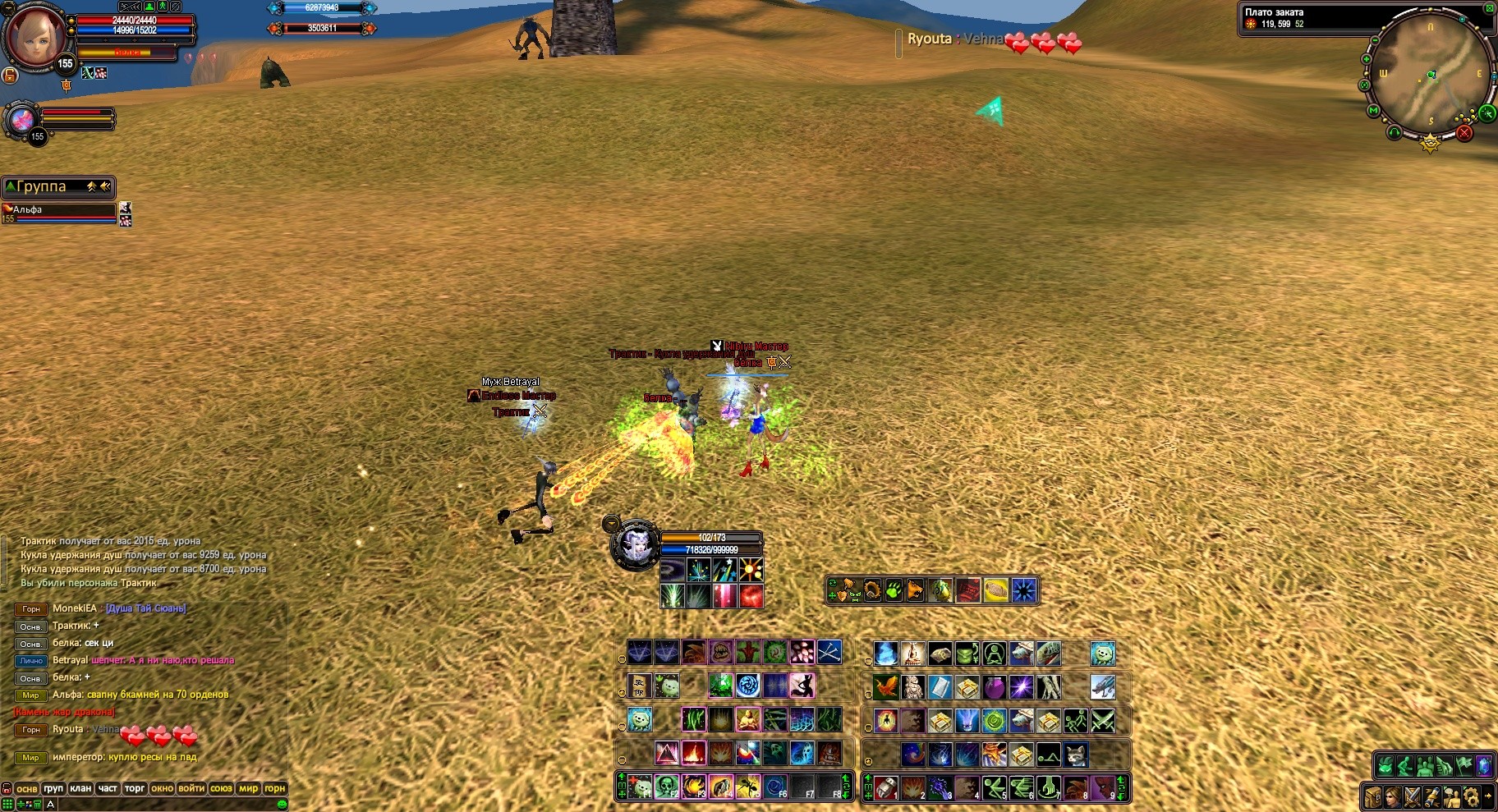Switch to the 'груп' chat tab
This screenshot has height=812, width=1498.
click(53, 788)
